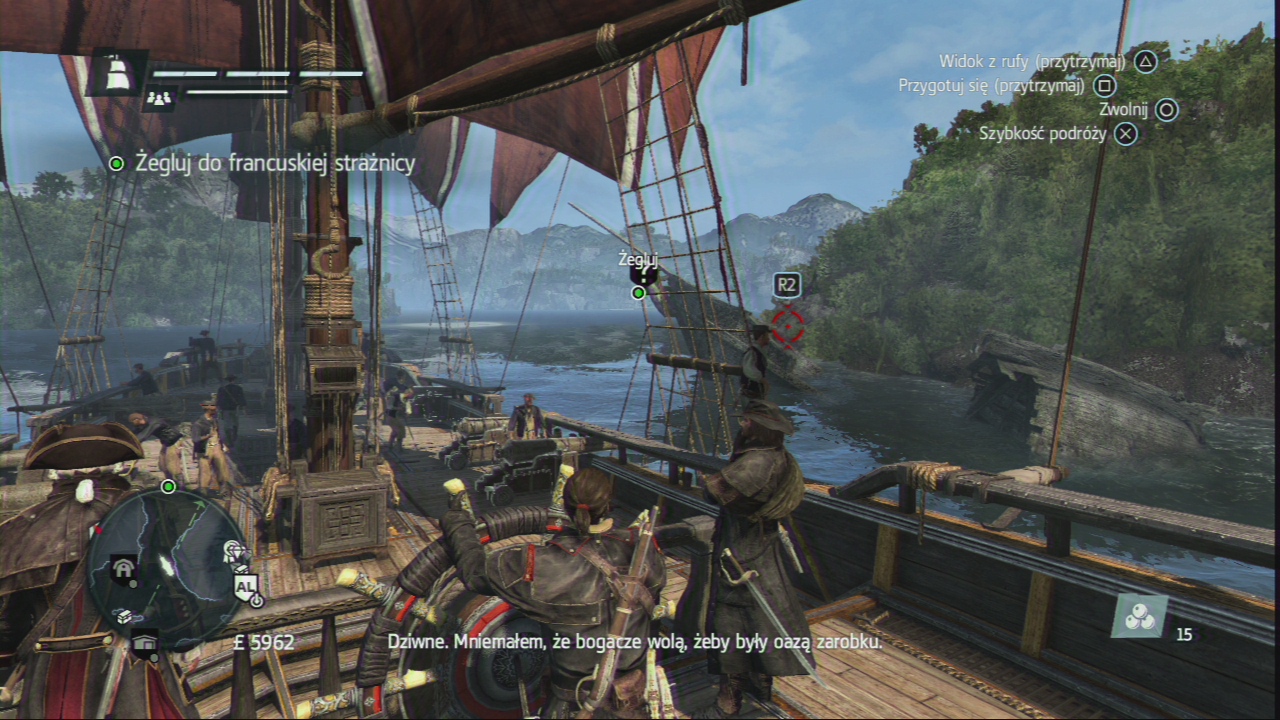
Task: Select the arched fort marker on minimap
Action: coord(124,569)
